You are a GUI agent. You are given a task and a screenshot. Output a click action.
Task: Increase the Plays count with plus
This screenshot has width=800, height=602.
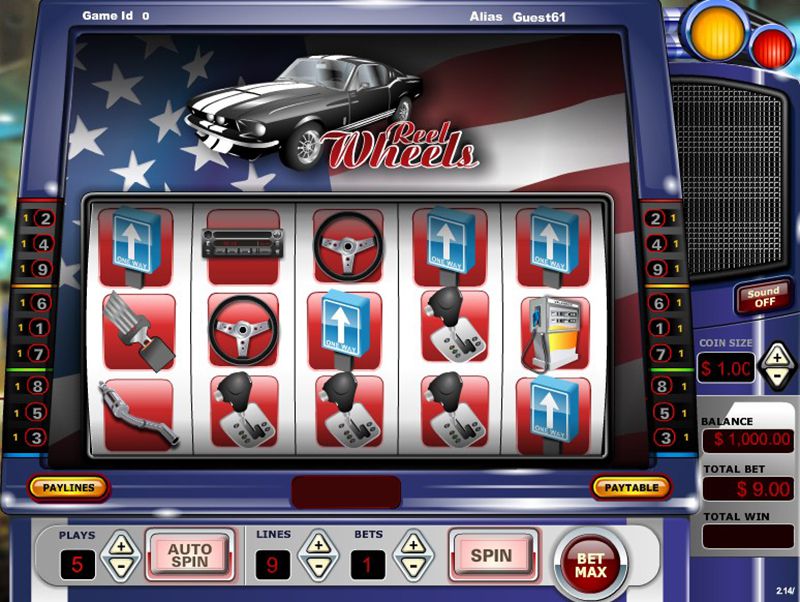[121, 545]
